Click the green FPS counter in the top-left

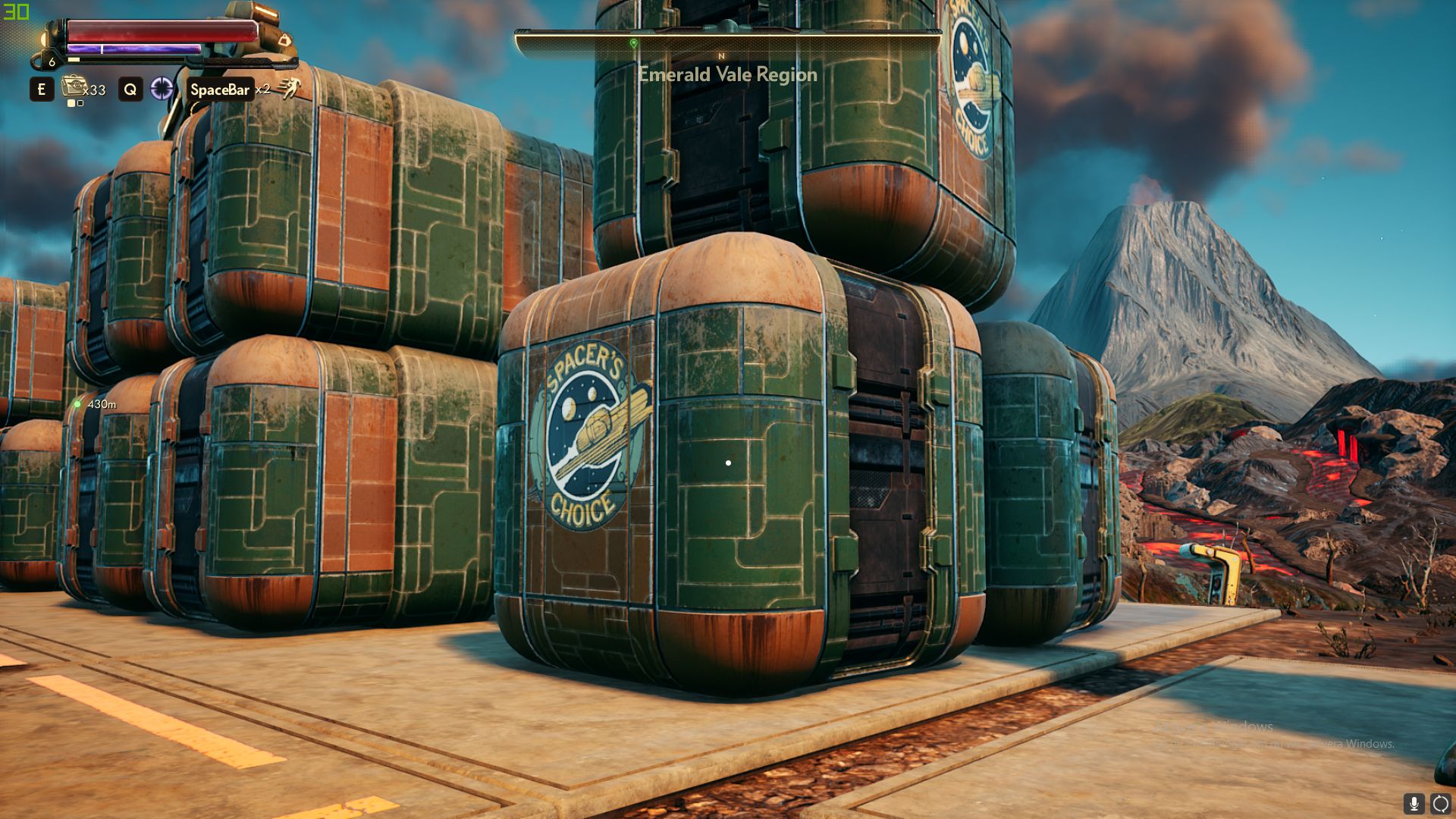[16, 11]
